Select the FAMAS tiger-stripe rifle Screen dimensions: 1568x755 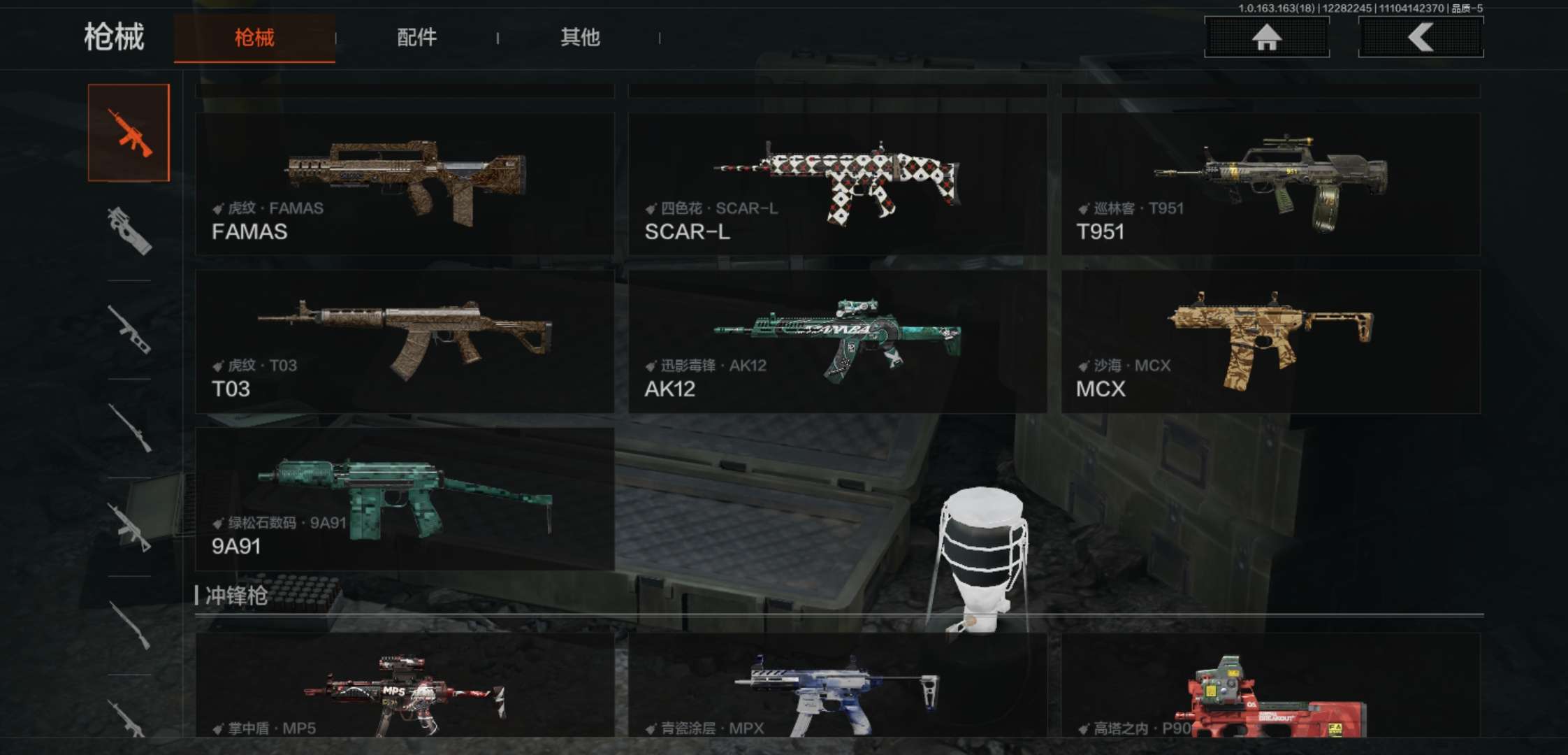405,184
